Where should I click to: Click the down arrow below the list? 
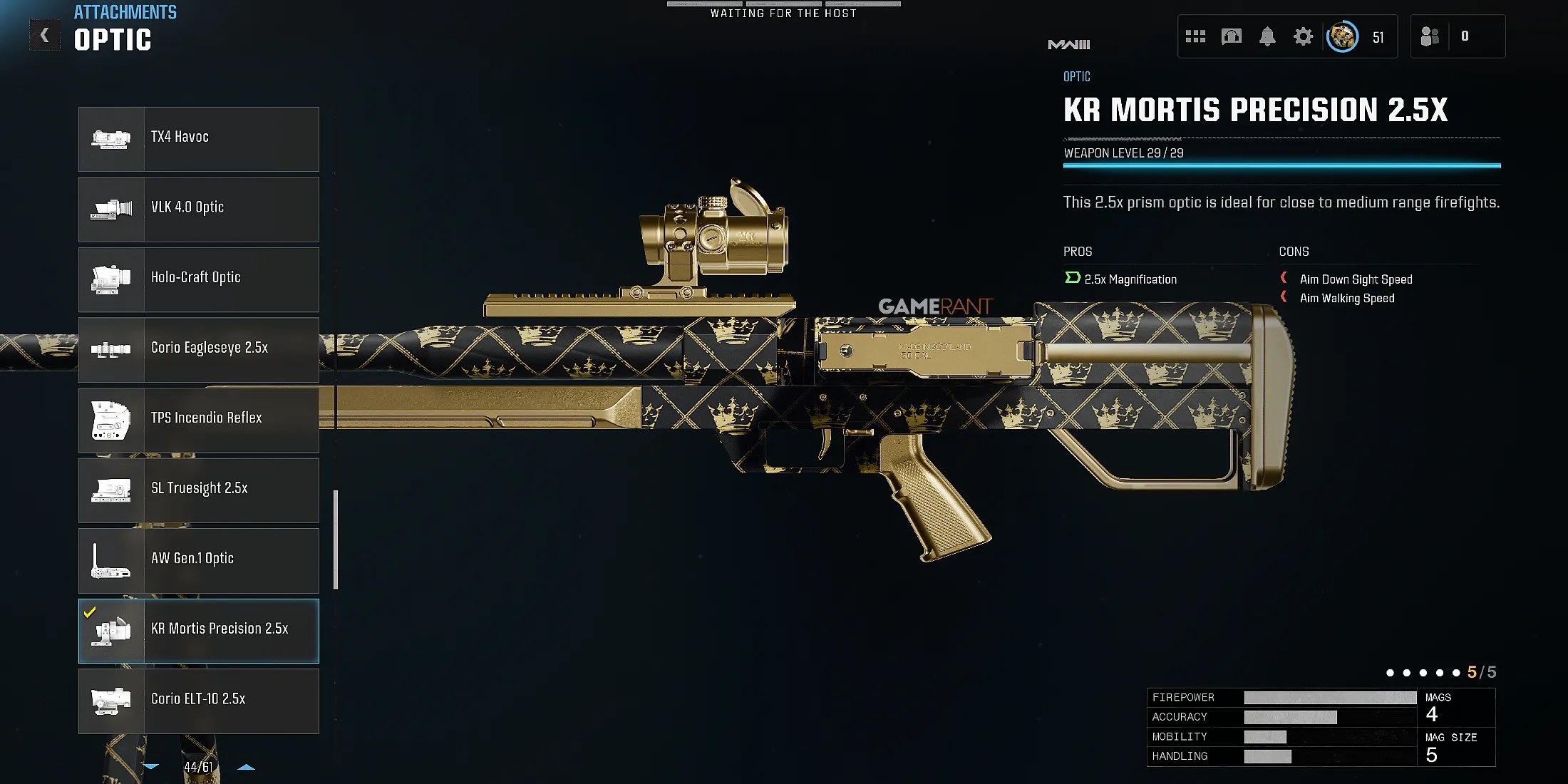[x=151, y=767]
